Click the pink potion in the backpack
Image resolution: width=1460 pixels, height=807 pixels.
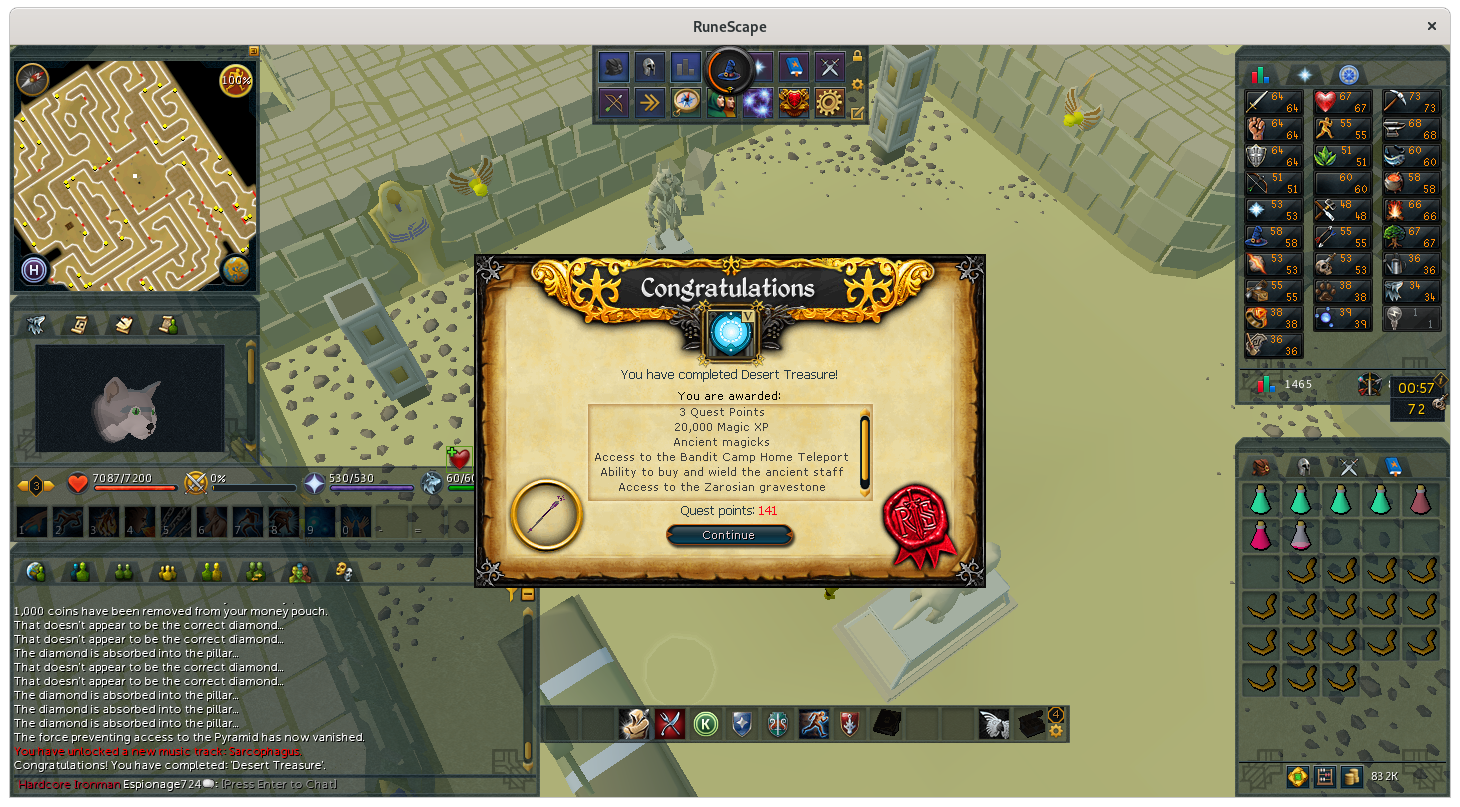[x=1260, y=536]
